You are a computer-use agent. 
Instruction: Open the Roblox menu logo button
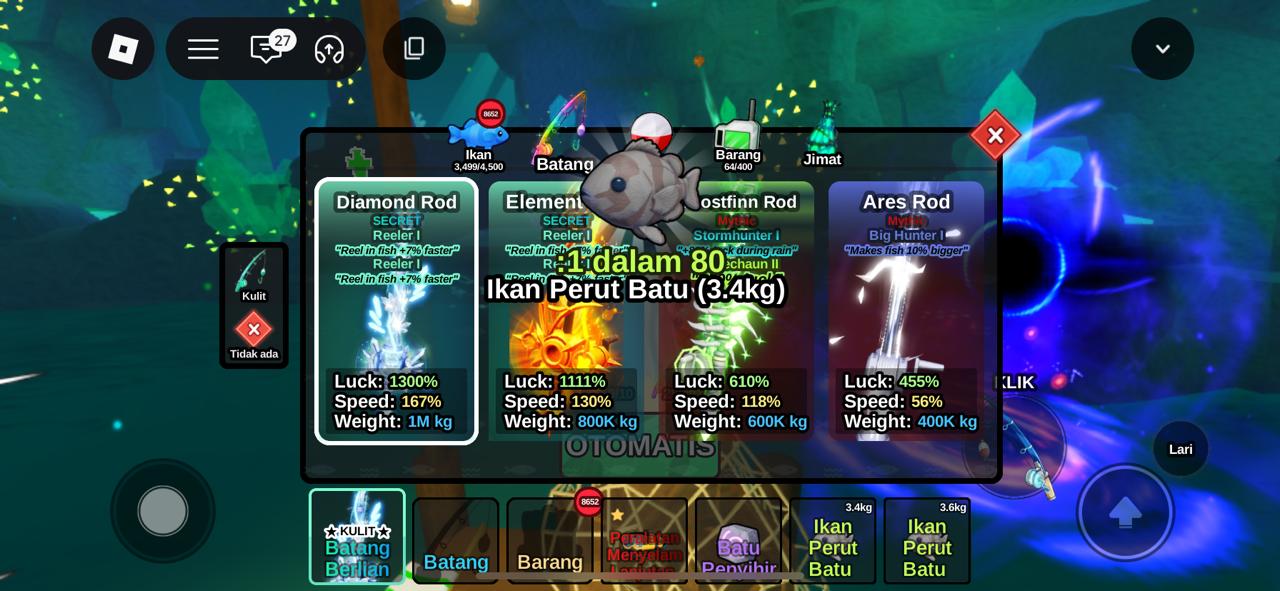tap(123, 49)
